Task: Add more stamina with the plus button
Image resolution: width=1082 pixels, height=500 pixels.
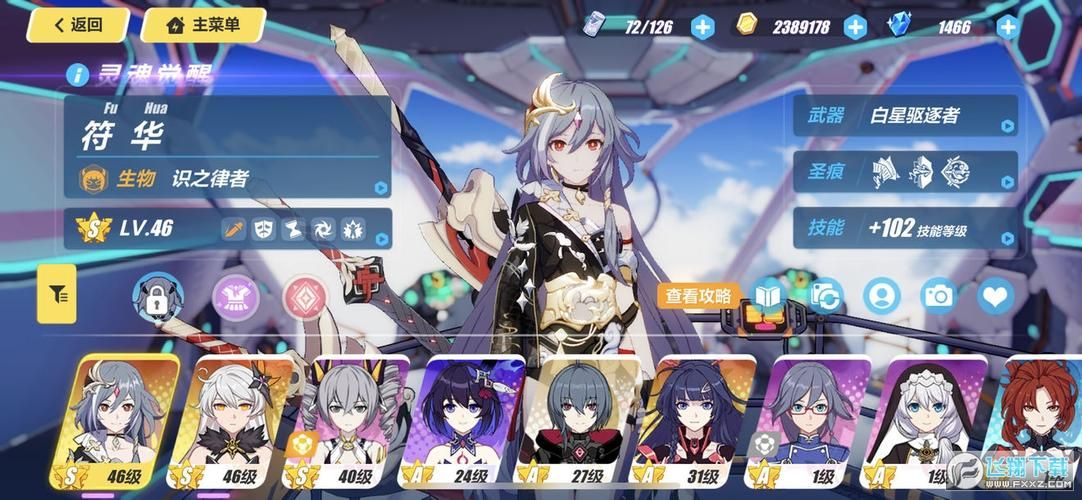Action: tap(703, 27)
